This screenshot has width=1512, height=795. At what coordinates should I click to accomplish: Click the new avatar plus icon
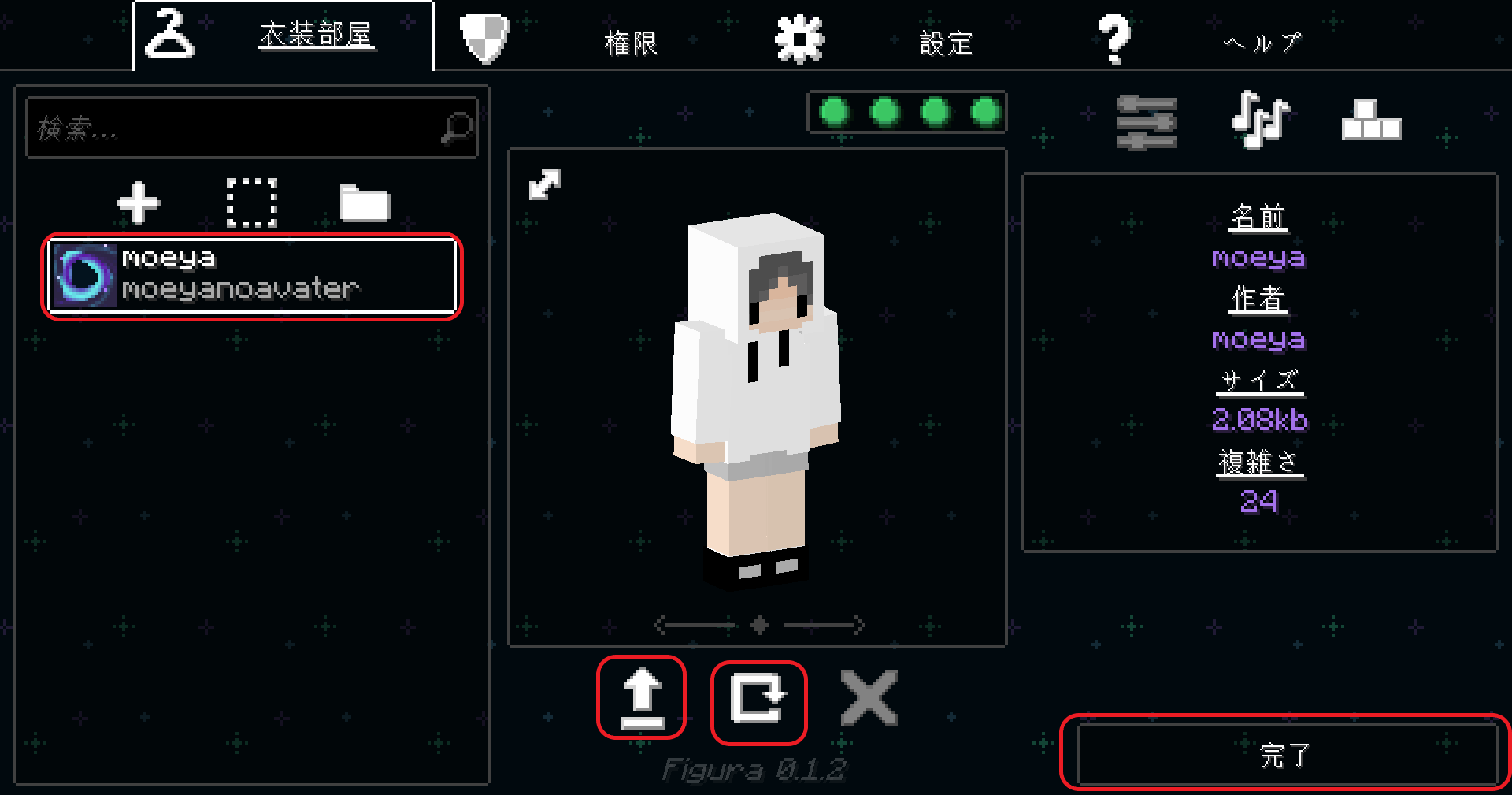138,203
